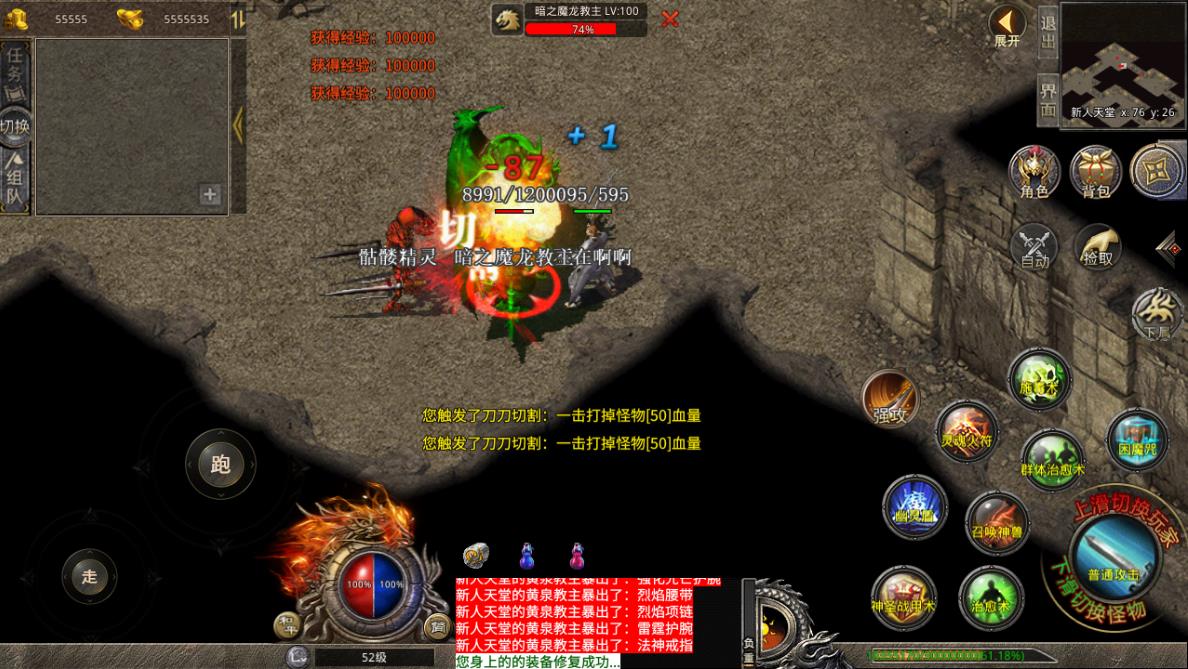The height and width of the screenshot is (669, 1188).
Task: Close the boss target frame with red X
Action: click(x=670, y=19)
